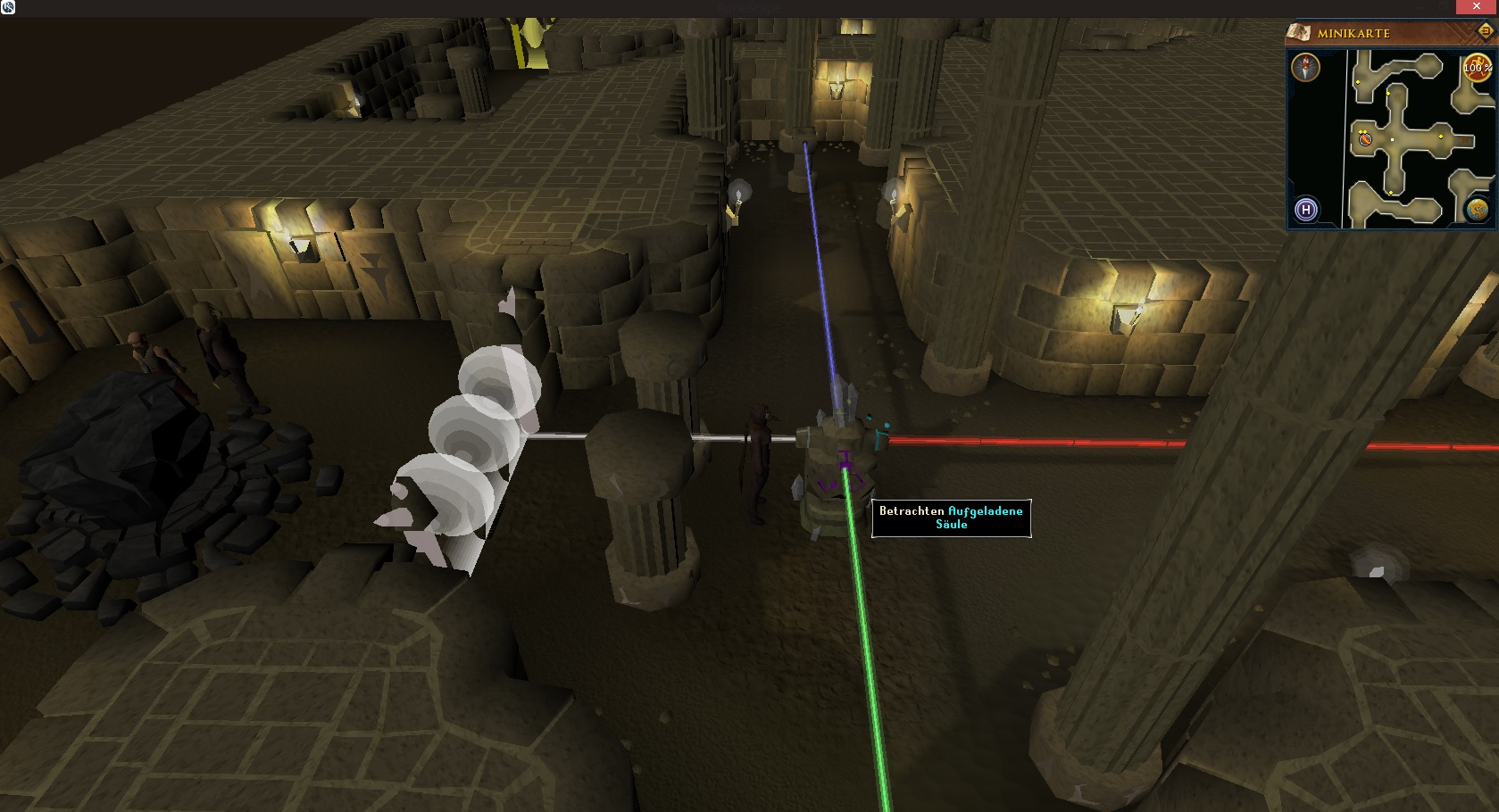The height and width of the screenshot is (812, 1499).
Task: Click the quest marker icon on the minimap
Action: 1365,139
